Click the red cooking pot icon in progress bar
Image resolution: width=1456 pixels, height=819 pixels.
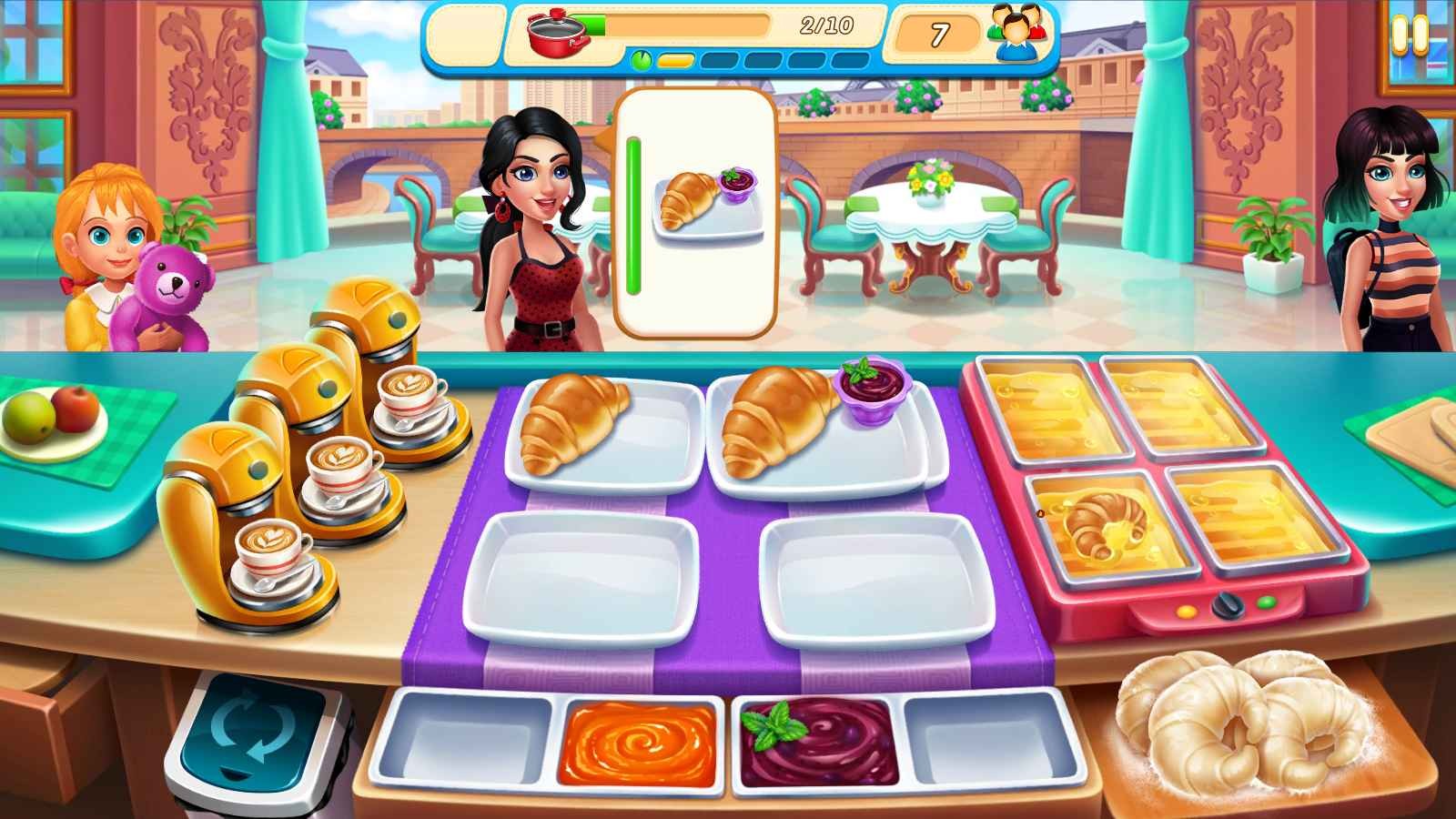(x=555, y=35)
